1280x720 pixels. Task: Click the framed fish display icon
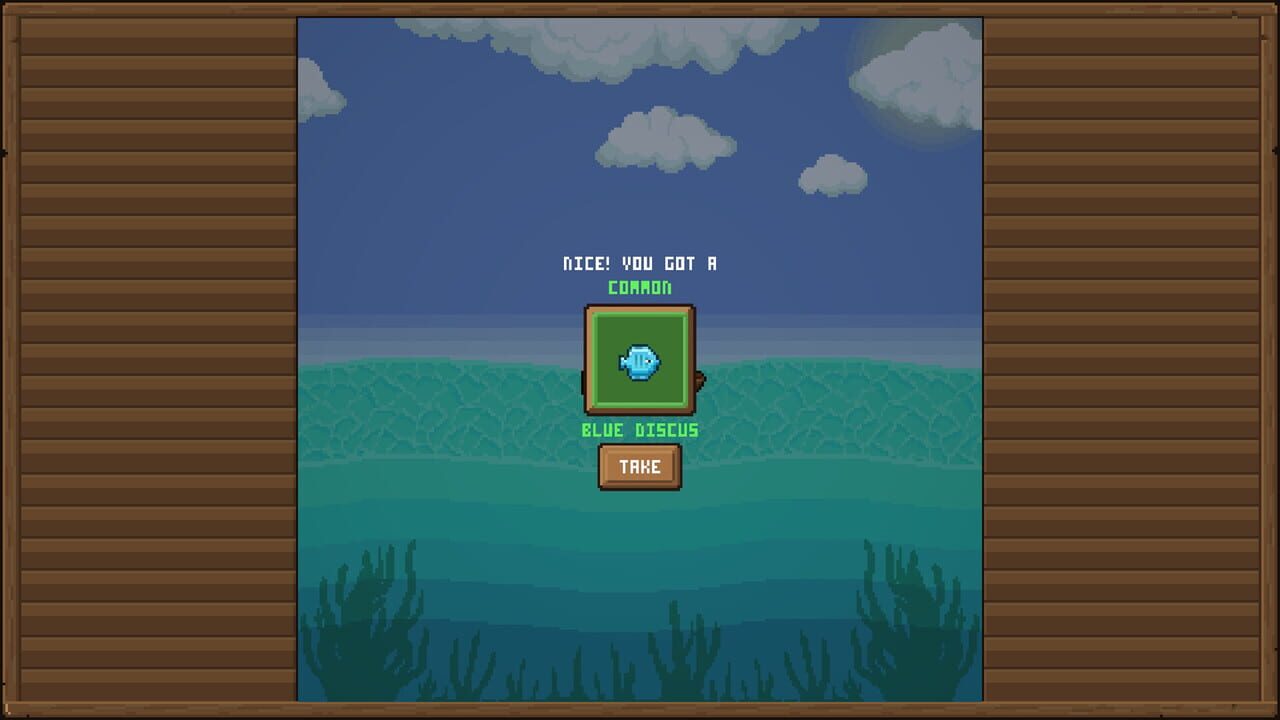pyautogui.click(x=640, y=362)
